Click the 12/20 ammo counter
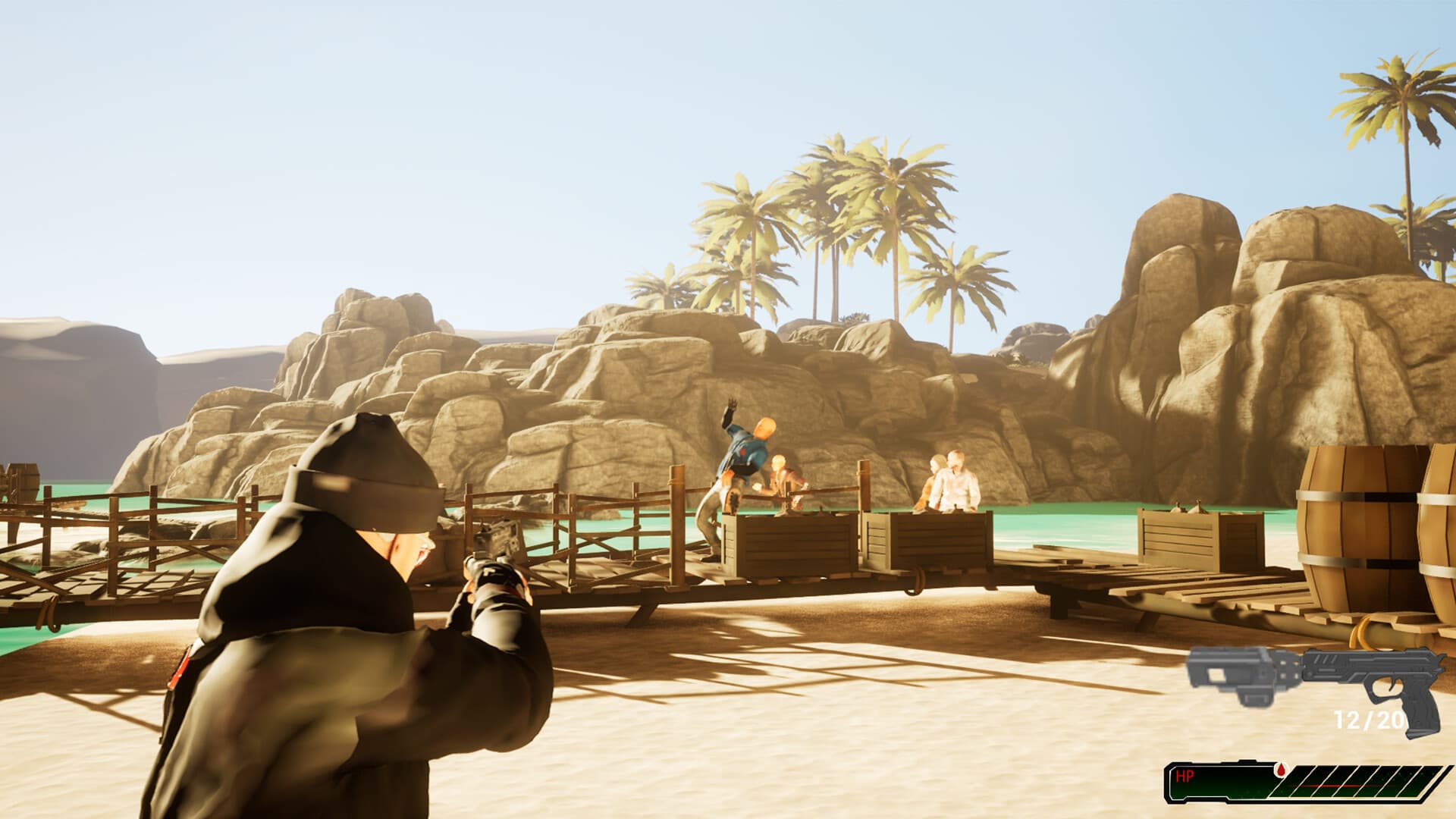This screenshot has width=1456, height=819. [x=1367, y=718]
